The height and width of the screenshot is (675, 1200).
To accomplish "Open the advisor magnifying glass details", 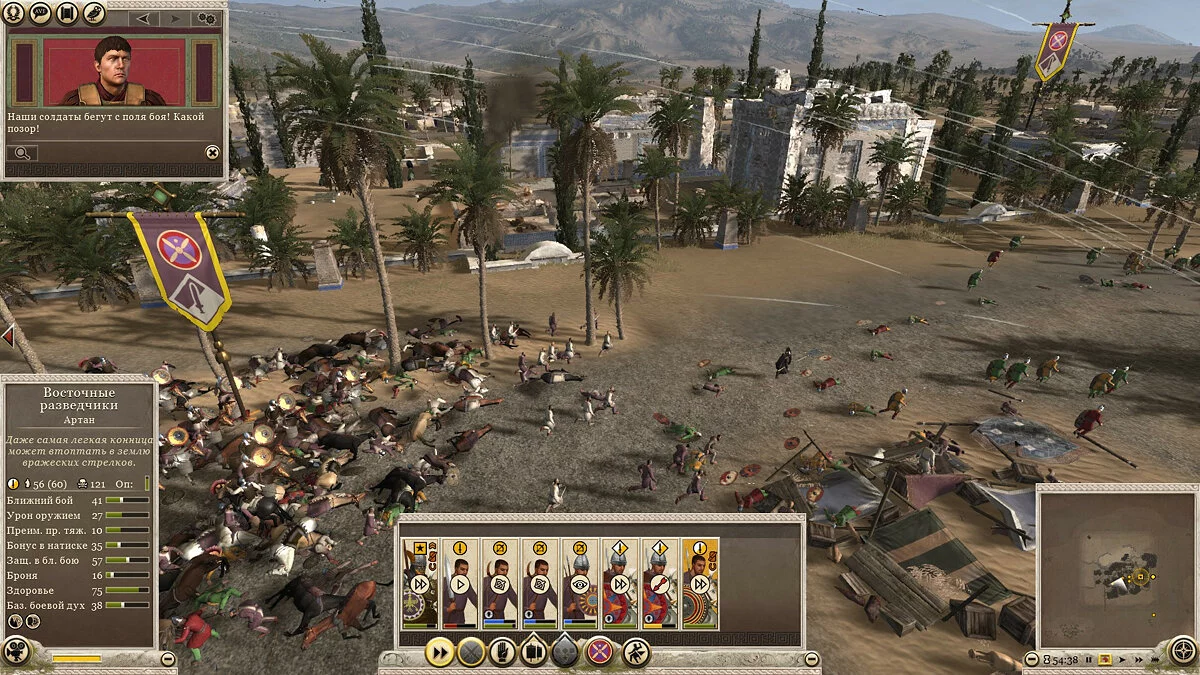I will click(x=21, y=153).
